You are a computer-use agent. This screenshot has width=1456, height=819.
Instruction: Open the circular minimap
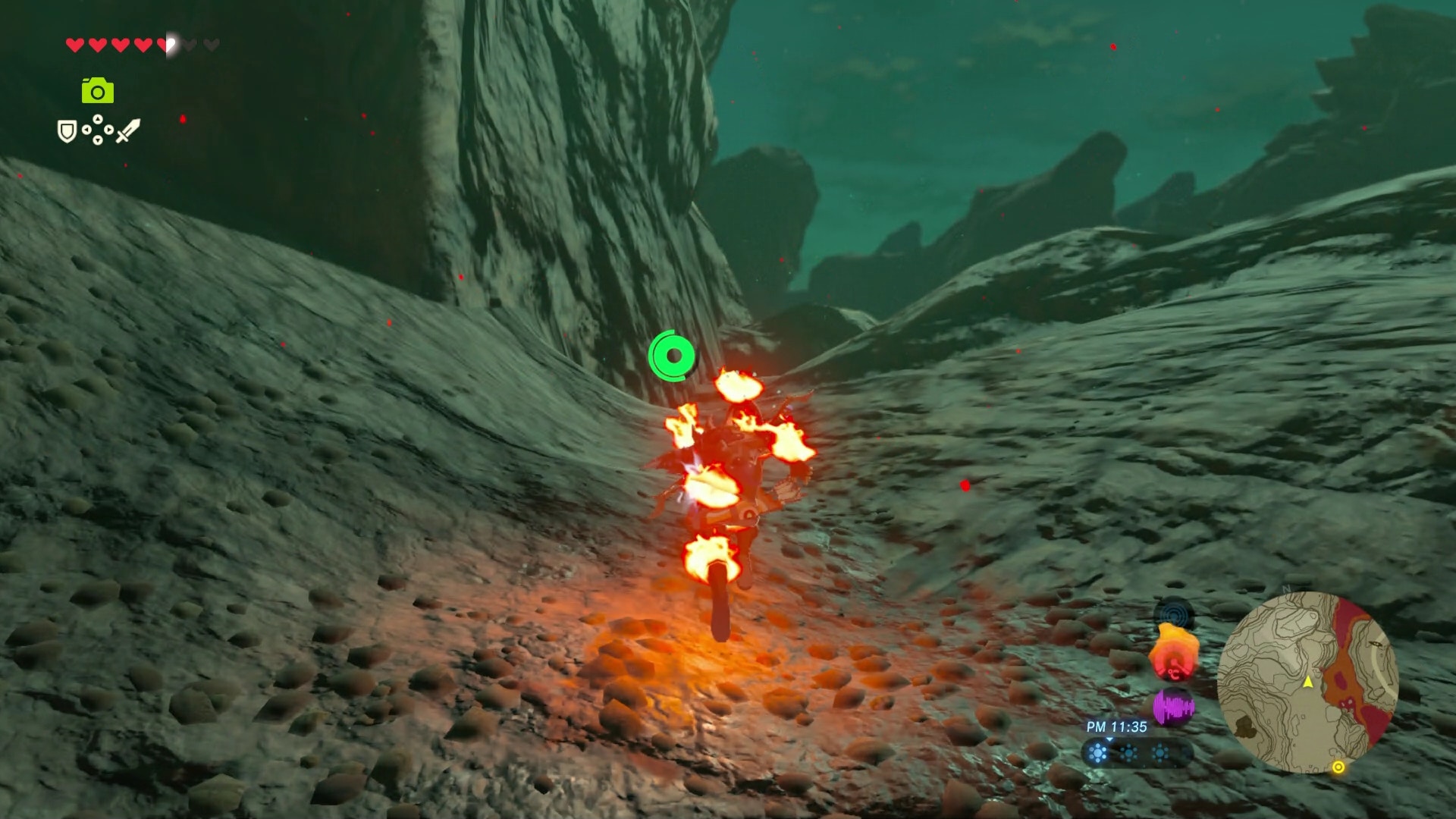point(1307,682)
